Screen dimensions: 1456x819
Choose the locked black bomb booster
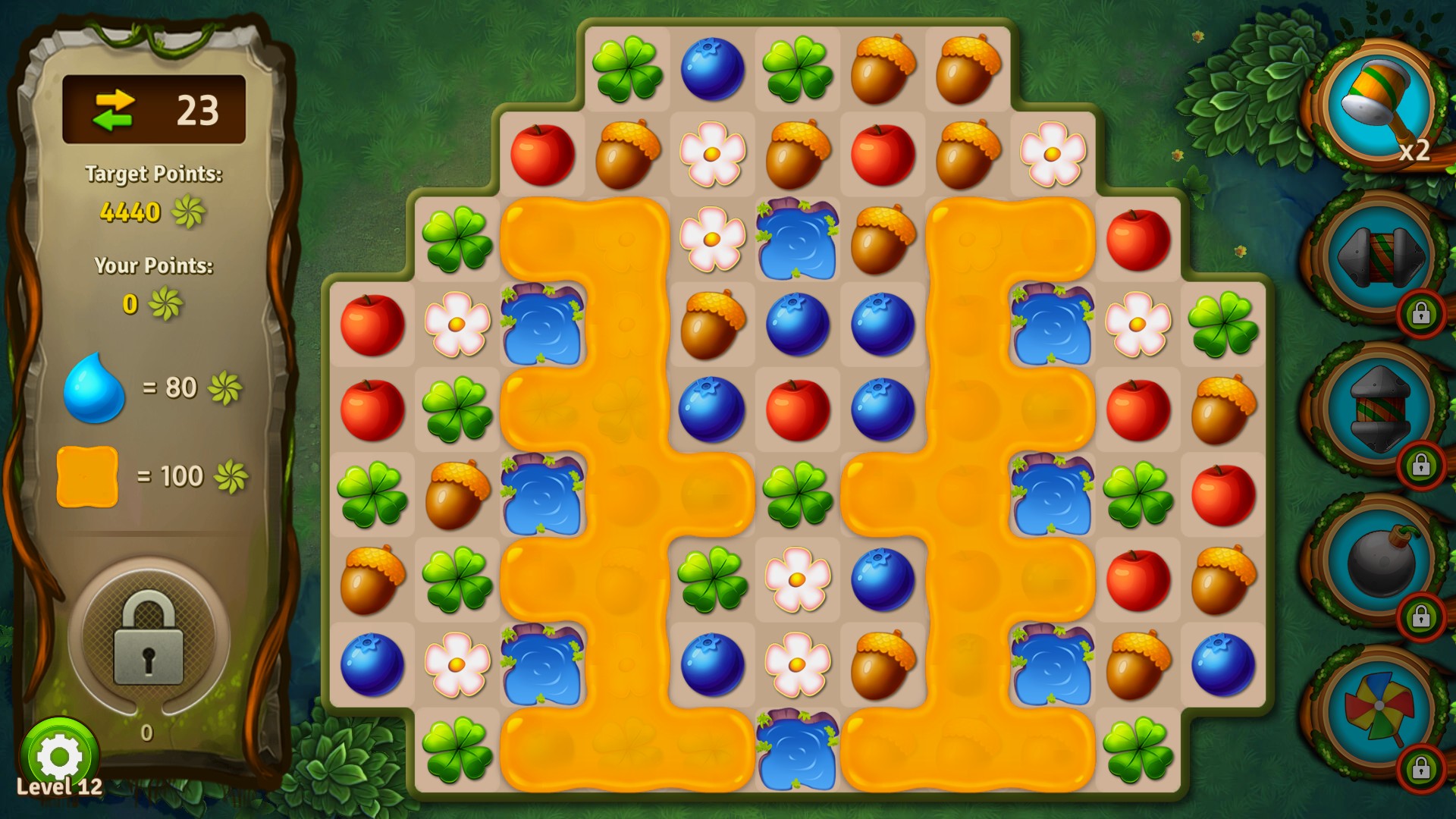click(1378, 561)
